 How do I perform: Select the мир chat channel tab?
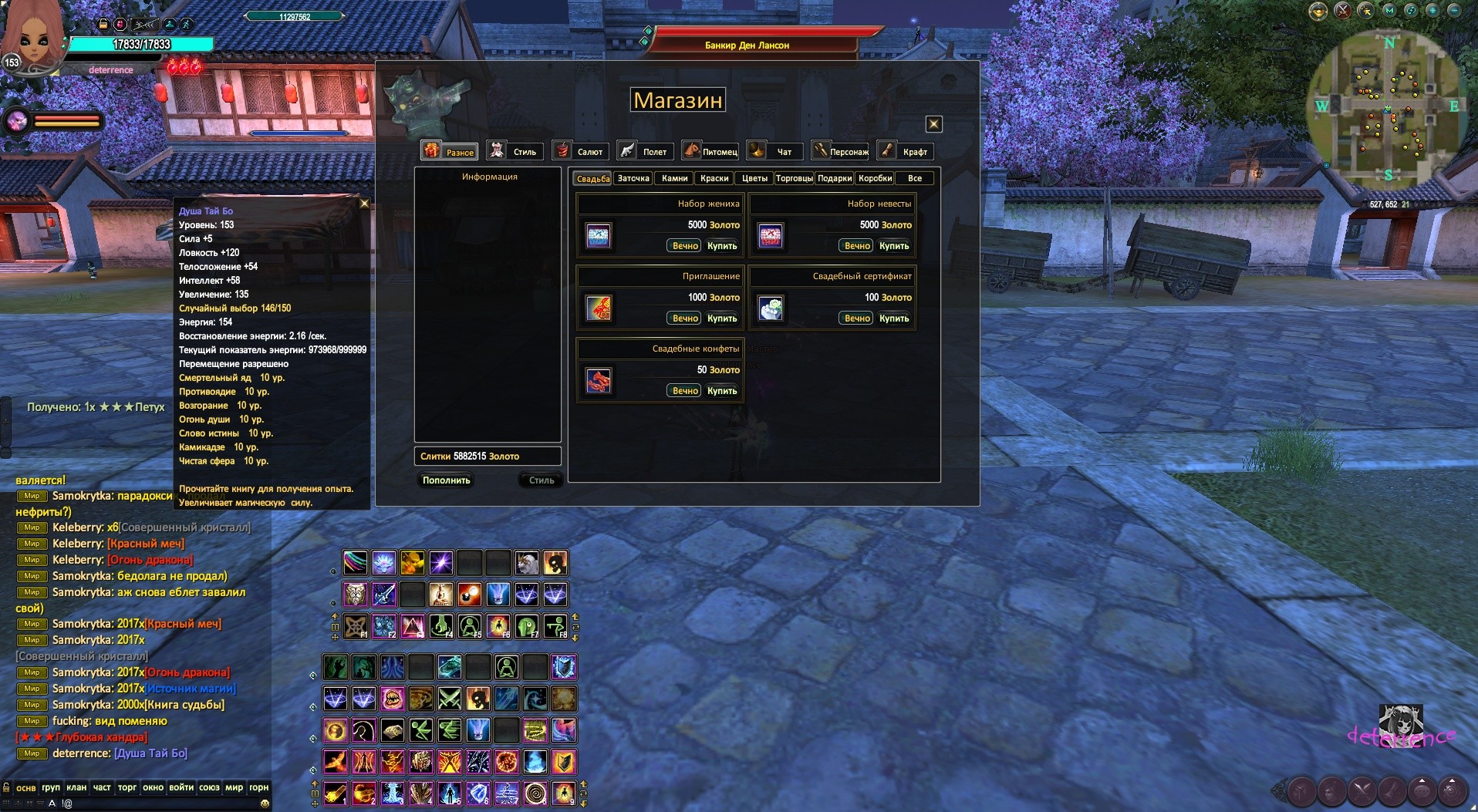(x=234, y=787)
